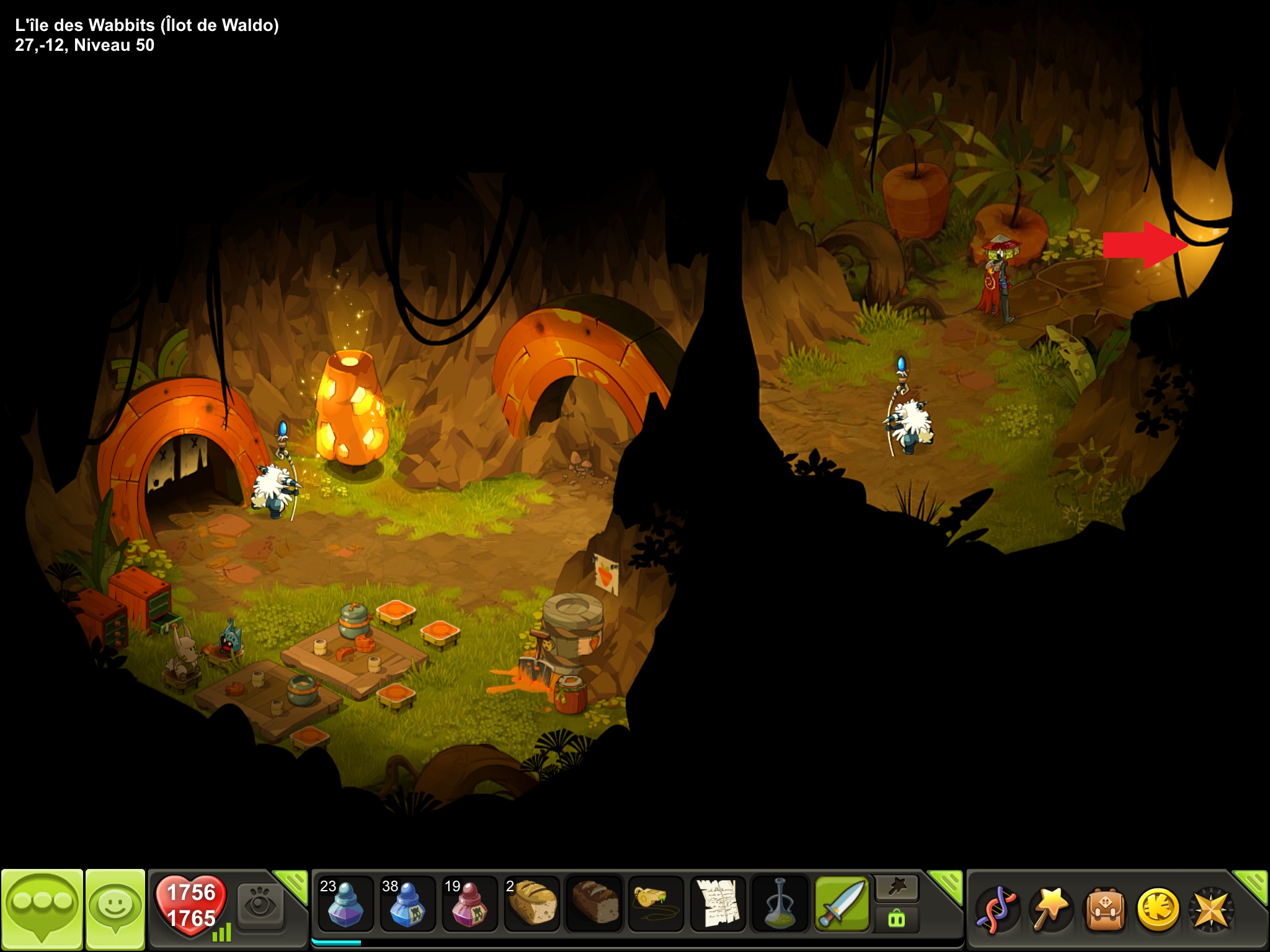Screen dimensions: 1270x952
Task: Activate the sword weapon attack slot
Action: (842, 904)
